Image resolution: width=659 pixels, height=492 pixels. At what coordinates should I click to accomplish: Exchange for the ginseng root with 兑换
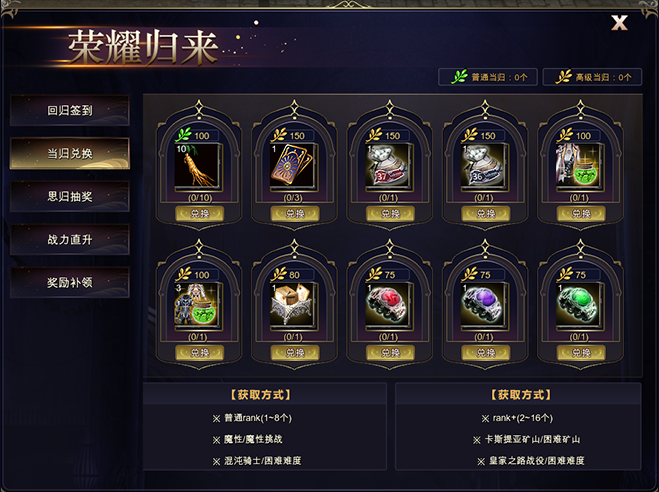[194, 214]
